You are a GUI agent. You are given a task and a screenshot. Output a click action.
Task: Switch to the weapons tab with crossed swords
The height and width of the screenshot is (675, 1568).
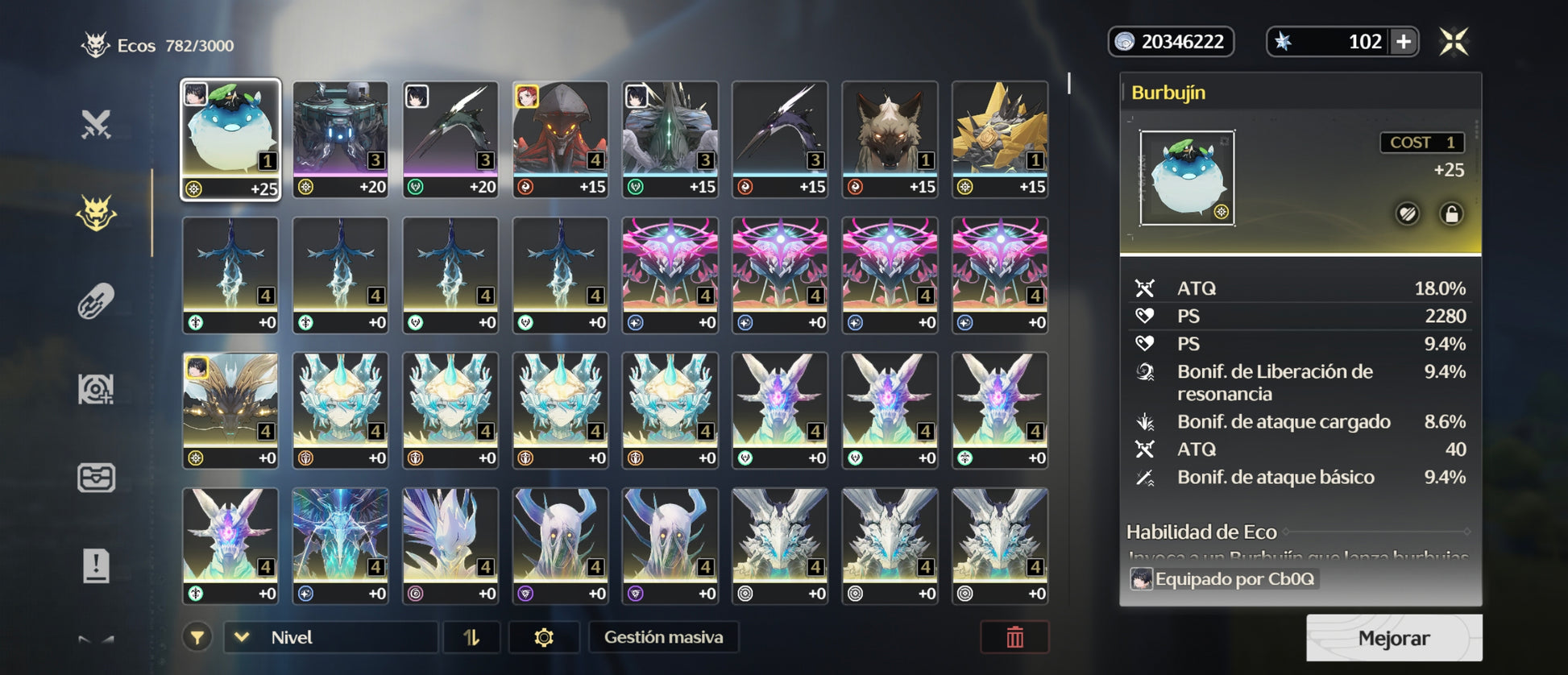(96, 125)
